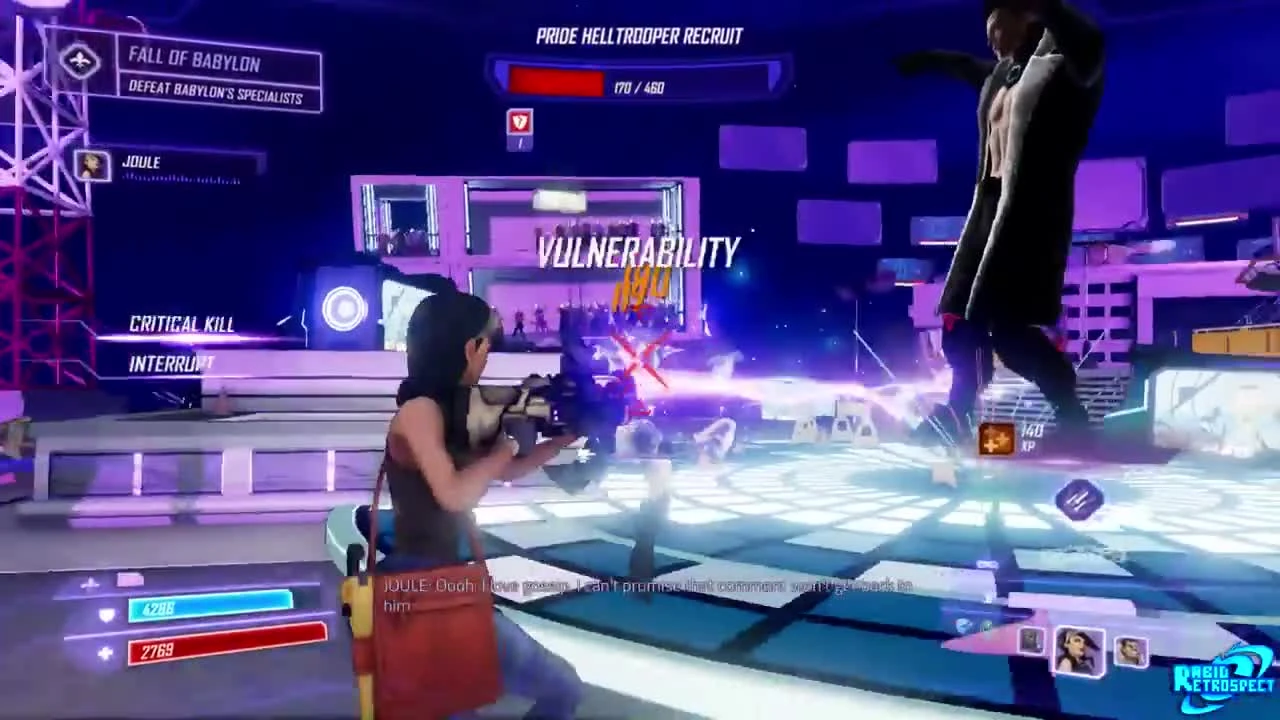
Task: Click the Interrupt notification
Action: coord(170,363)
